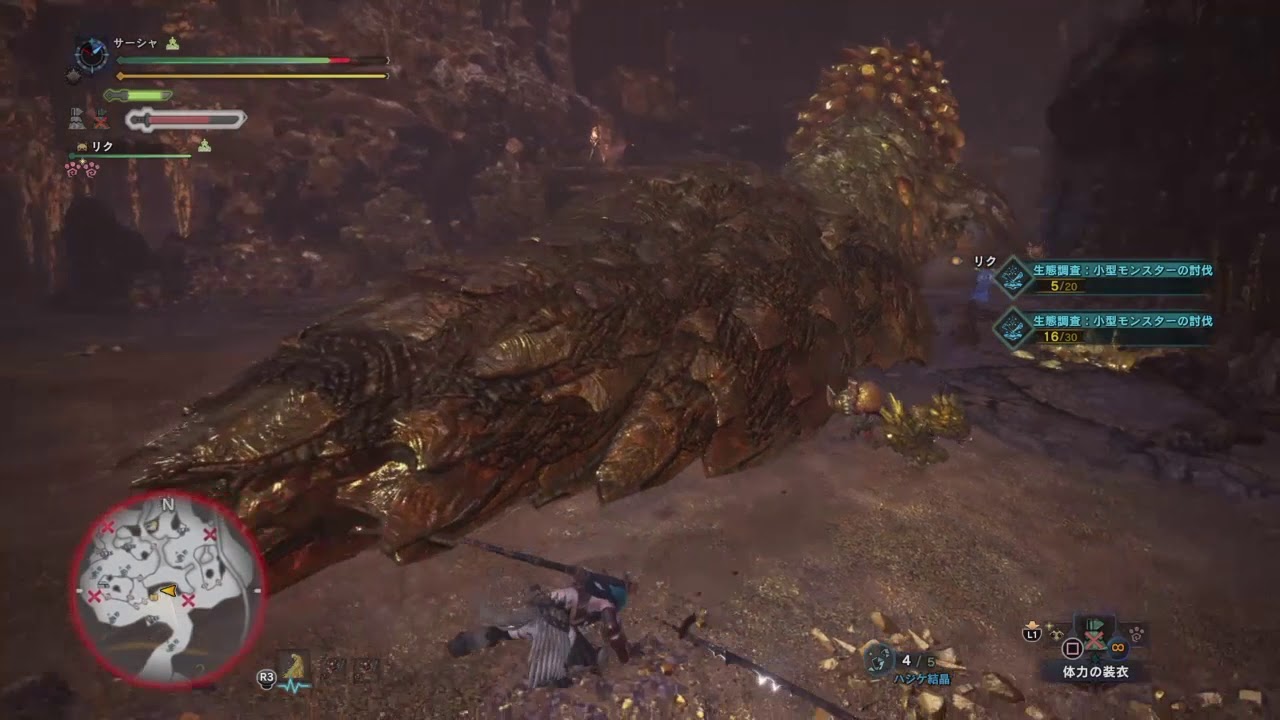
Task: Click the crossed-out mantle cooldown icon
Action: pos(100,119)
